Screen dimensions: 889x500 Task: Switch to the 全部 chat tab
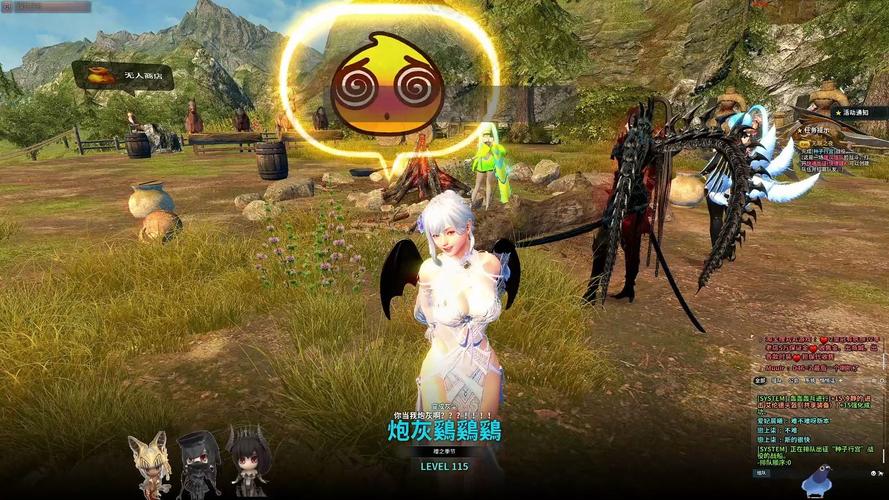[x=760, y=380]
